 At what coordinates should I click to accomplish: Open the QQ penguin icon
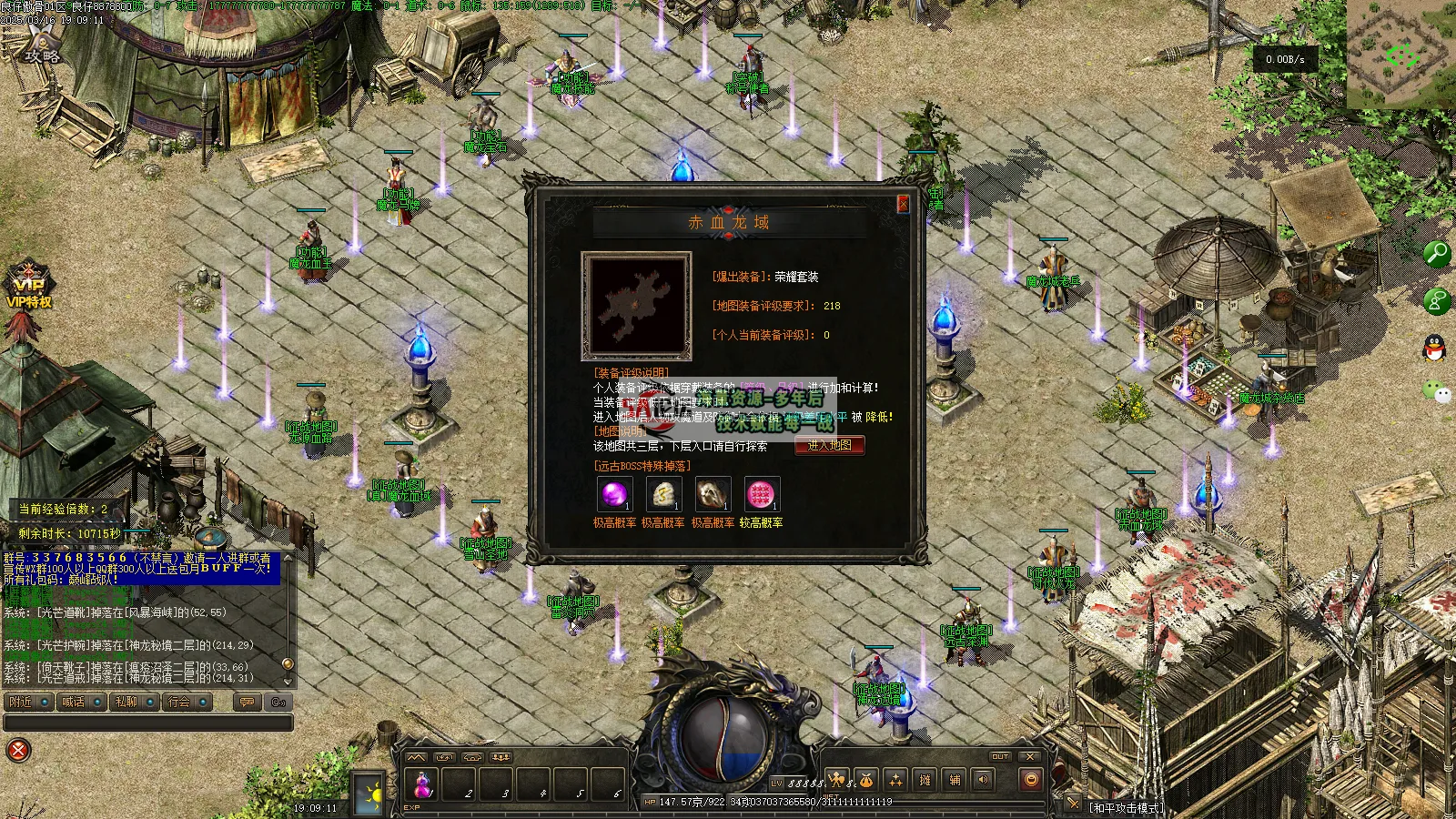(1435, 347)
